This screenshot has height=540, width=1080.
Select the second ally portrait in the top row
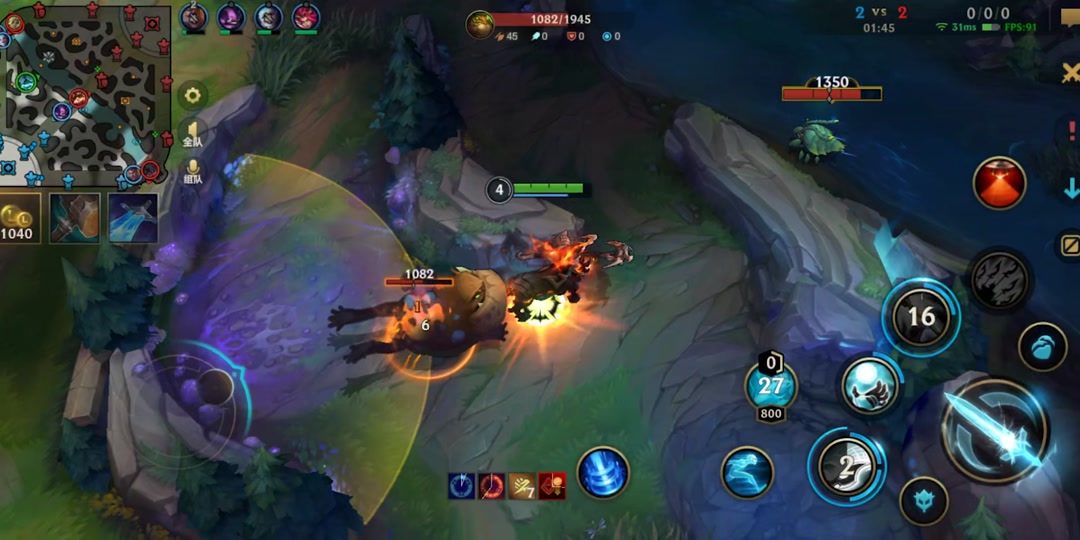pyautogui.click(x=231, y=17)
